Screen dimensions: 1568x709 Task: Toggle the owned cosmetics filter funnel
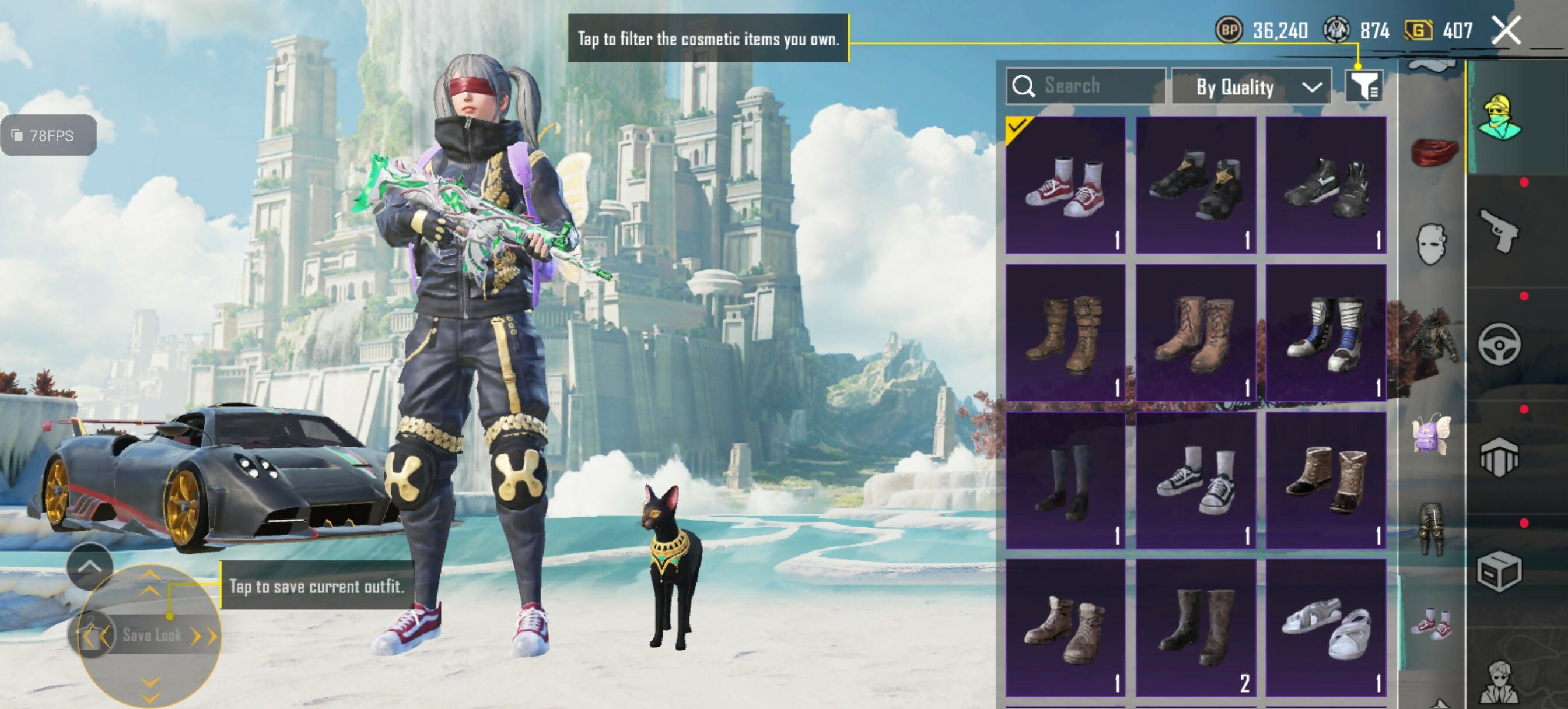[x=1363, y=86]
